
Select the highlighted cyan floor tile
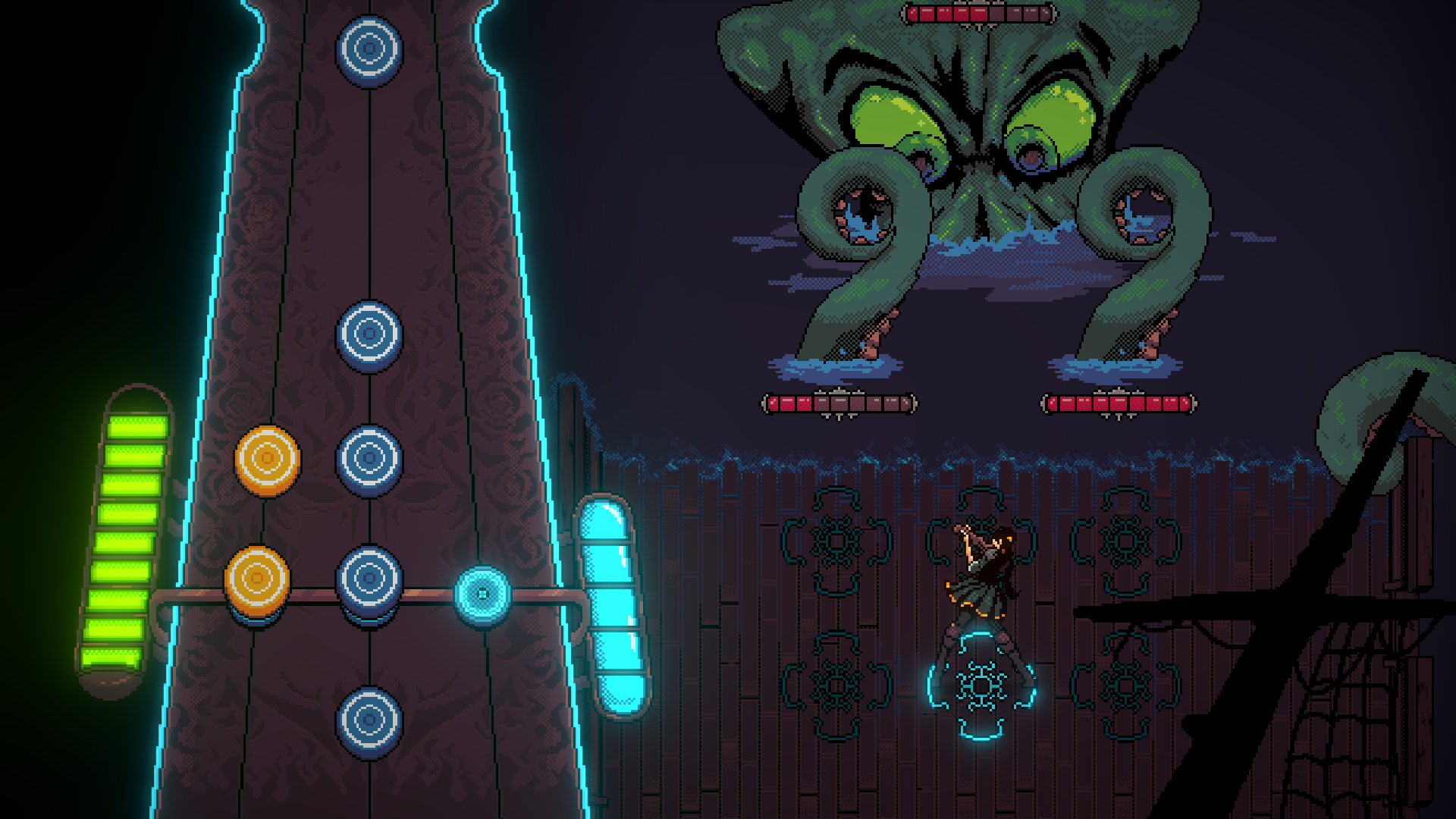tap(981, 686)
